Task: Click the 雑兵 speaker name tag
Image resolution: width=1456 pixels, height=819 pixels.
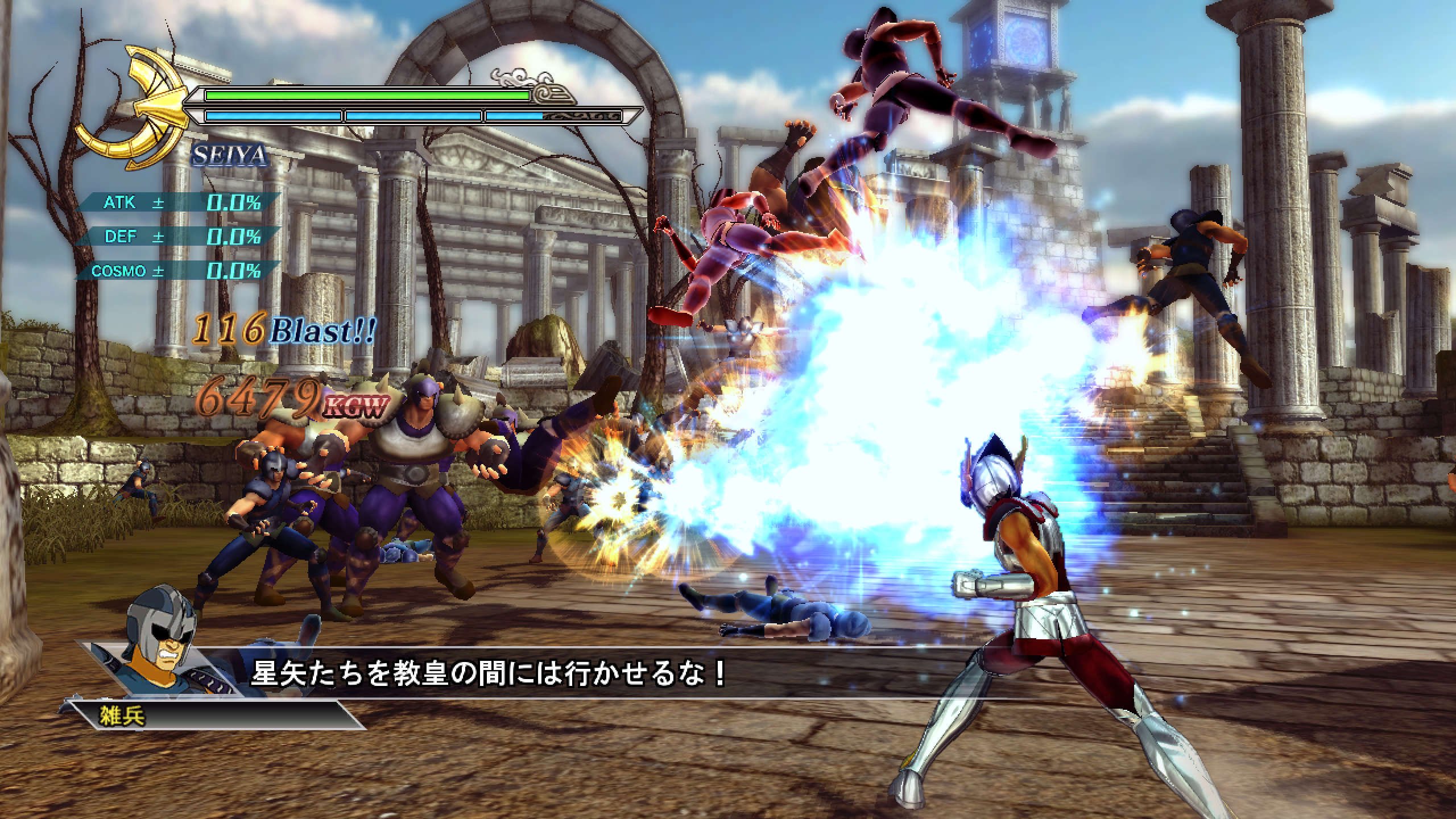Action: (x=122, y=715)
